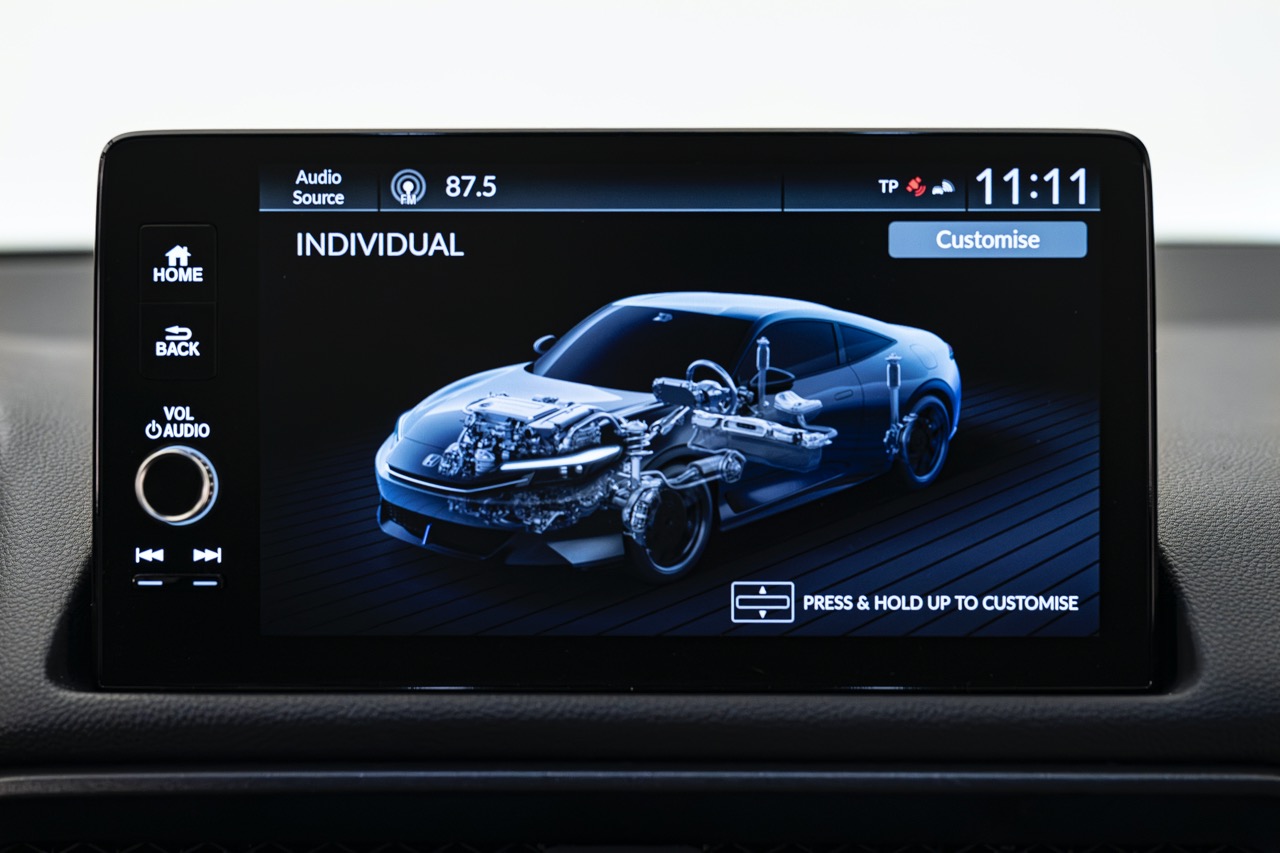Open the clock showing 11:11
Viewport: 1280px width, 853px height.
coord(1031,187)
